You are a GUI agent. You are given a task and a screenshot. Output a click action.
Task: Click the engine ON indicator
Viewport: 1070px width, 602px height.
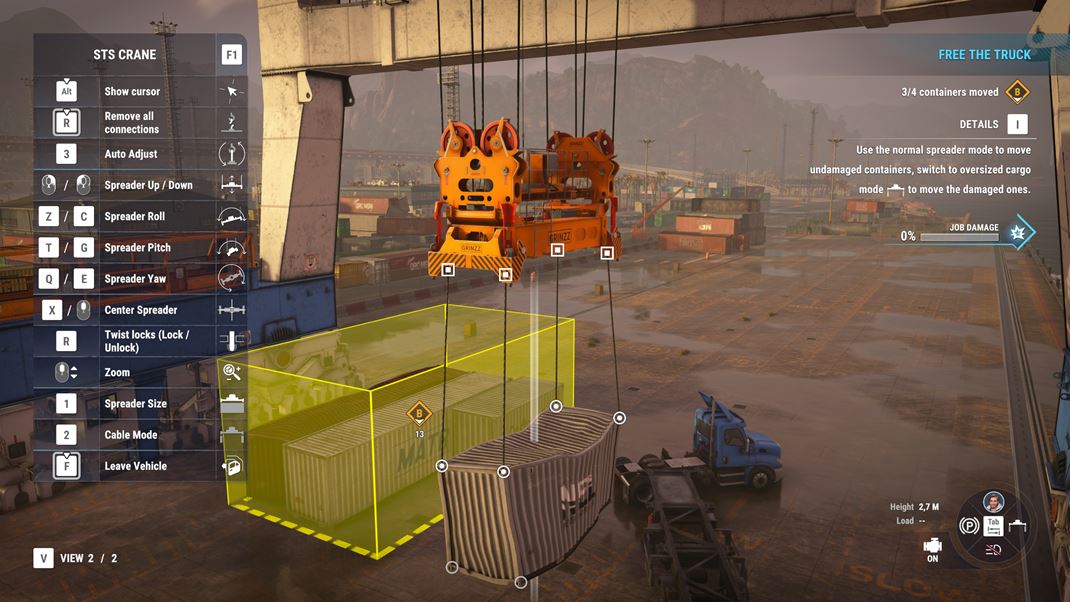(933, 549)
